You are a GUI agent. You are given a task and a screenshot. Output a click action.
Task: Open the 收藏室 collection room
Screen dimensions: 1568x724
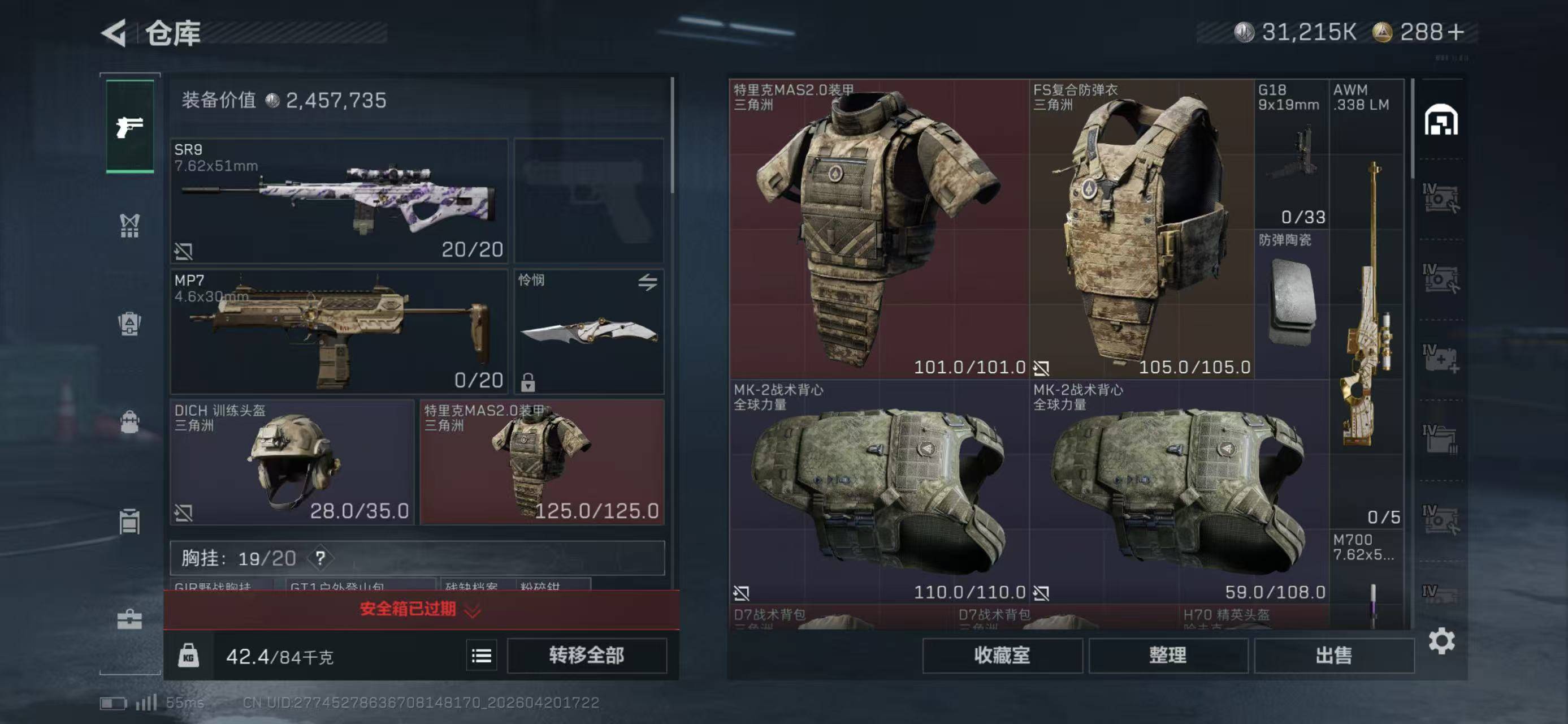tap(1002, 655)
